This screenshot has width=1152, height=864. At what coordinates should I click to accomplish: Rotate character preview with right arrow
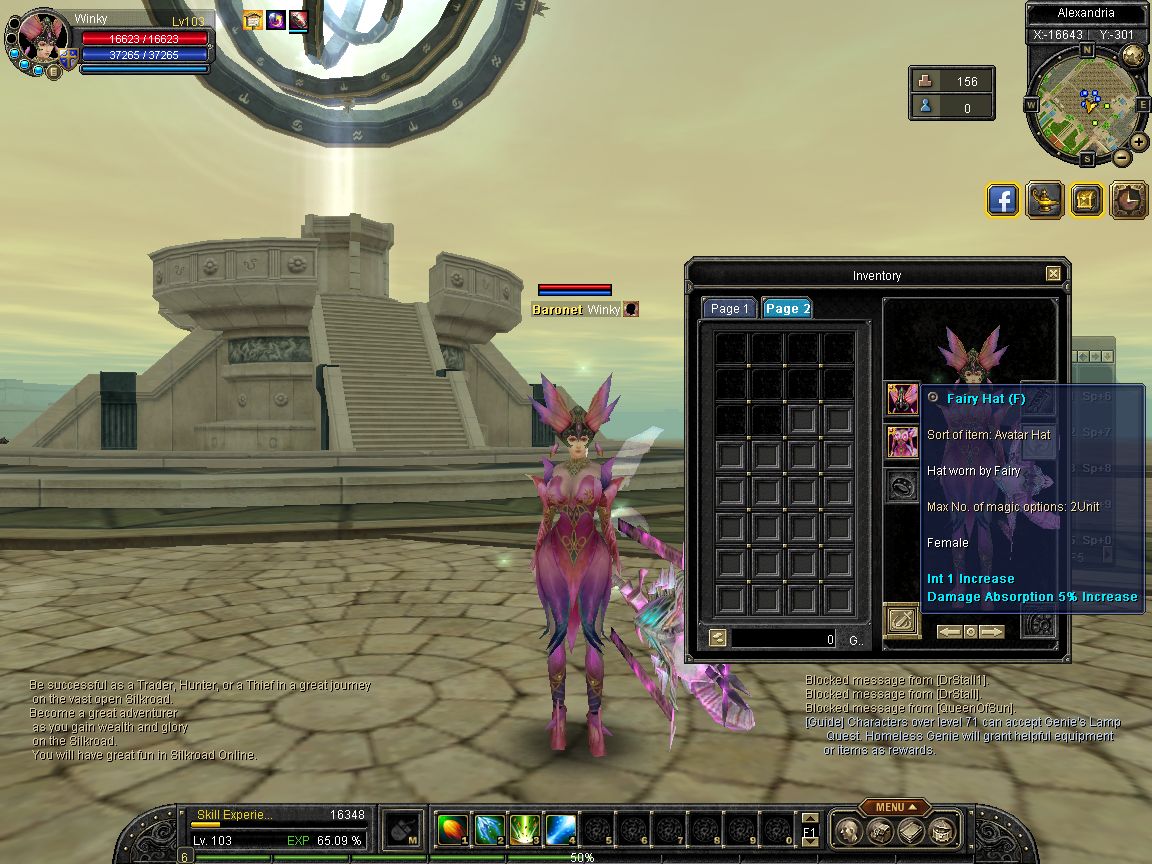pyautogui.click(x=992, y=632)
